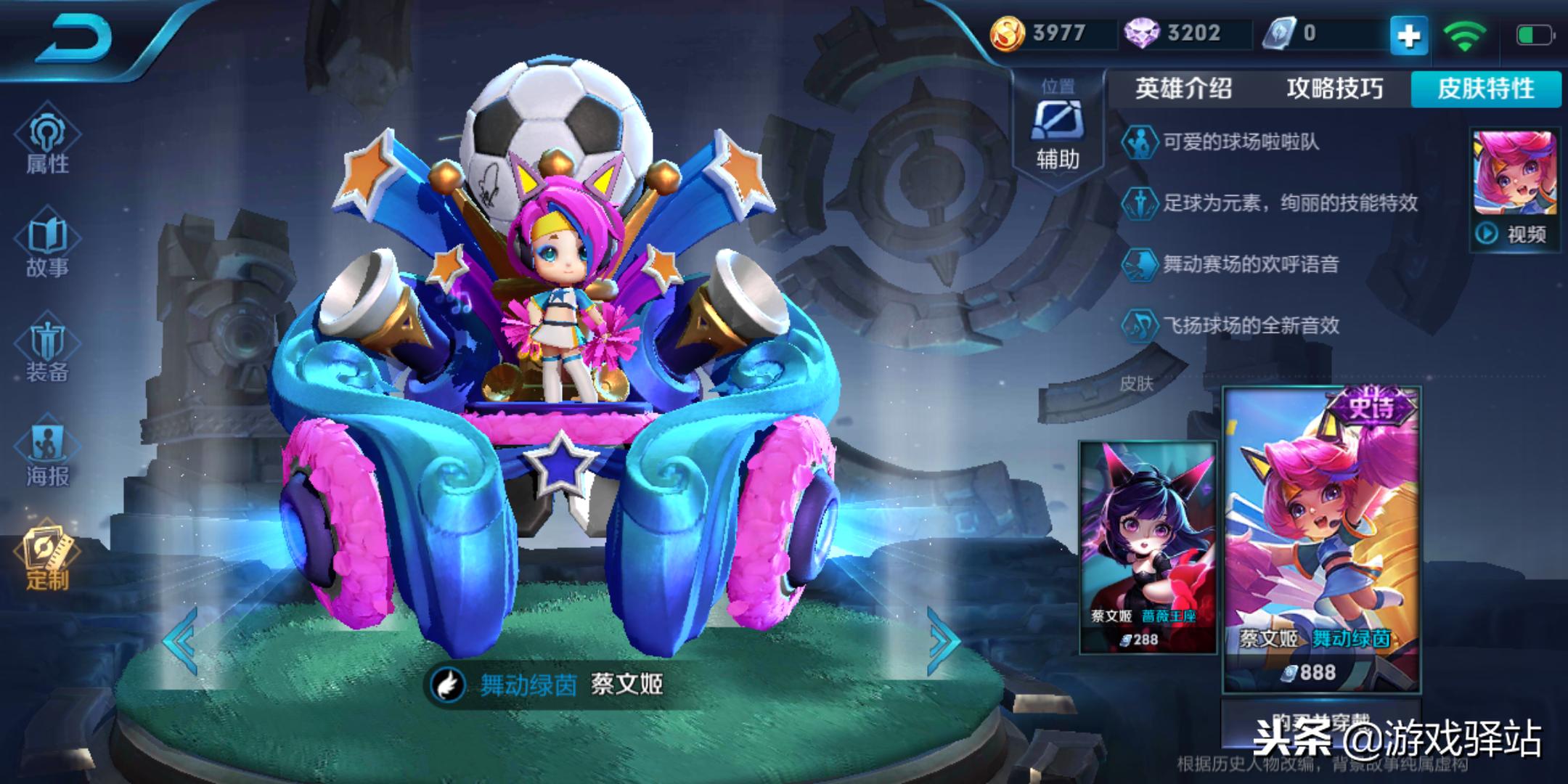Show the next hero with right arrow
Viewport: 1568px width, 784px height.
coord(944,640)
